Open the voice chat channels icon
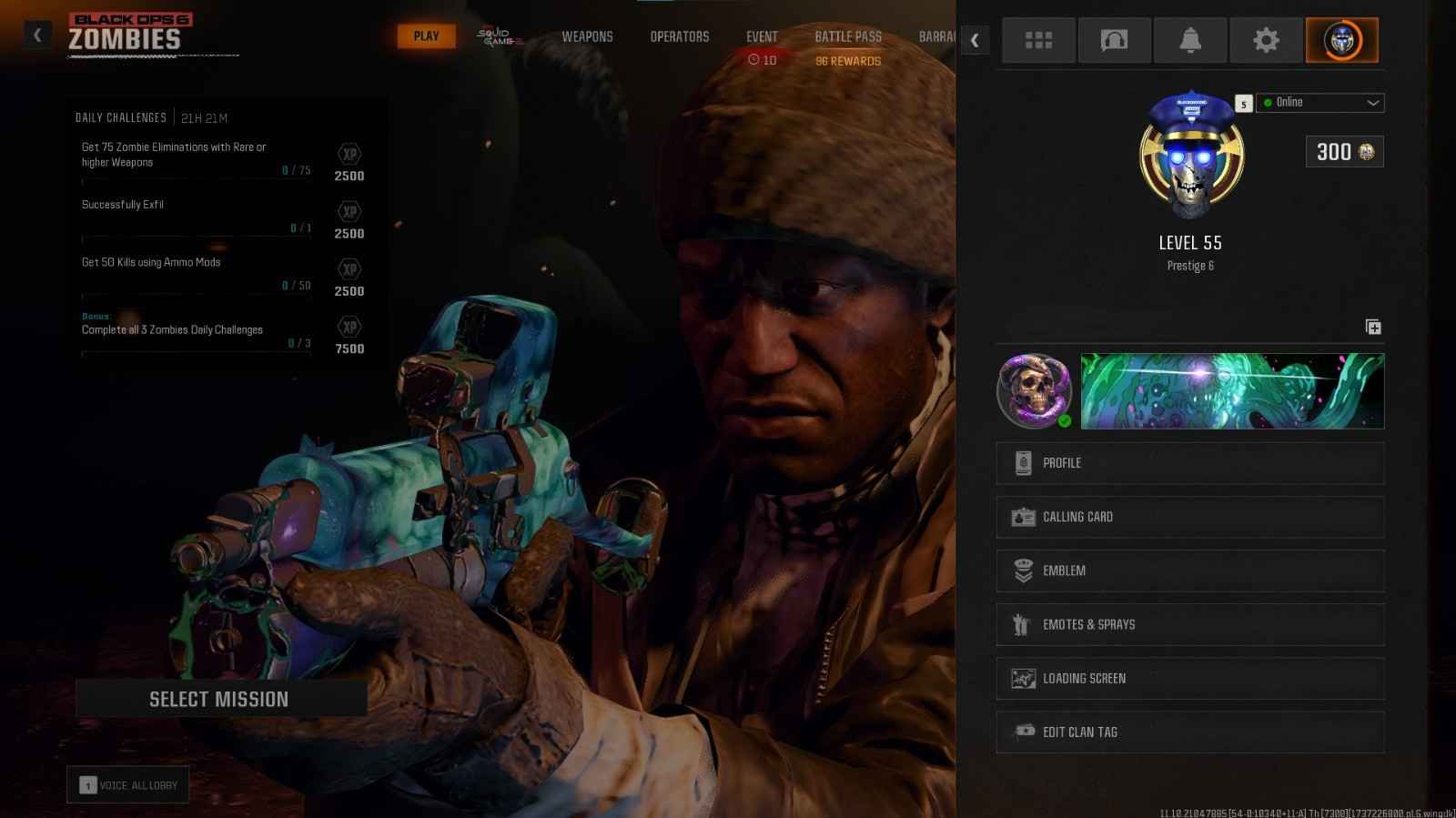1456x818 pixels. [x=1115, y=40]
